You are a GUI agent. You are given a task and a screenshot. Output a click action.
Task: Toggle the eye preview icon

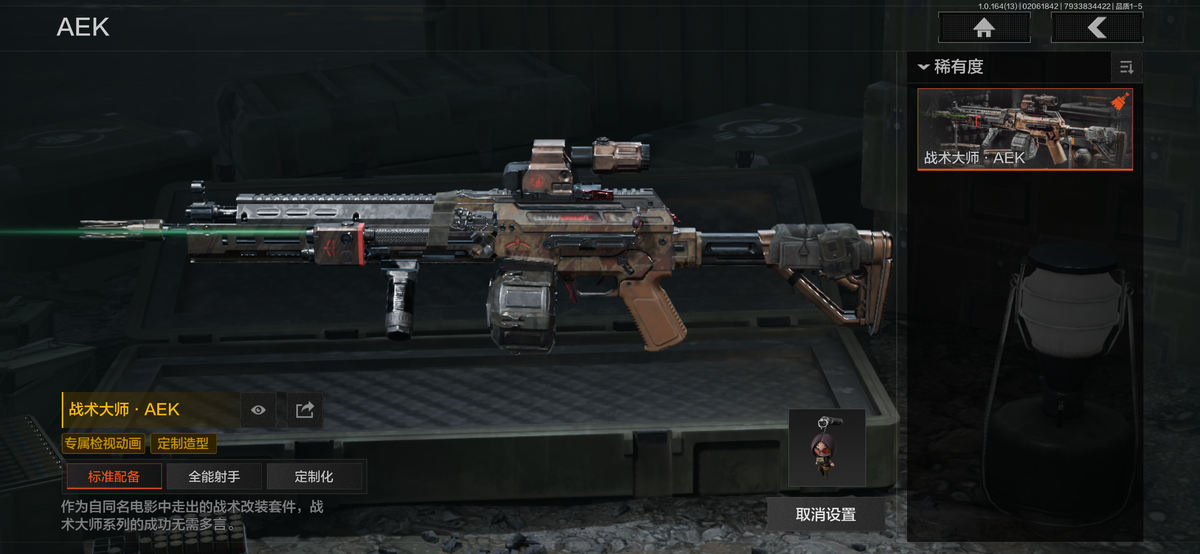(259, 409)
